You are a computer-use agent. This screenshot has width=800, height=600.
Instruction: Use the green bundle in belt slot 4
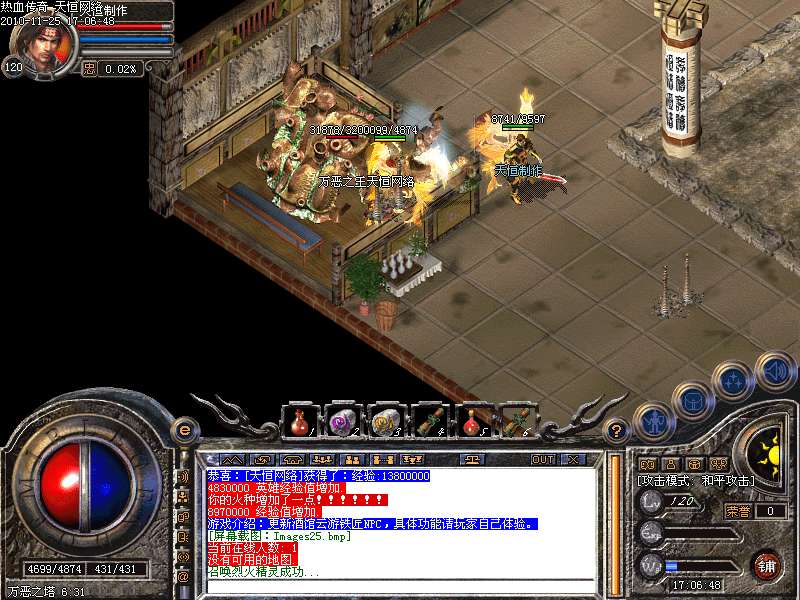430,422
